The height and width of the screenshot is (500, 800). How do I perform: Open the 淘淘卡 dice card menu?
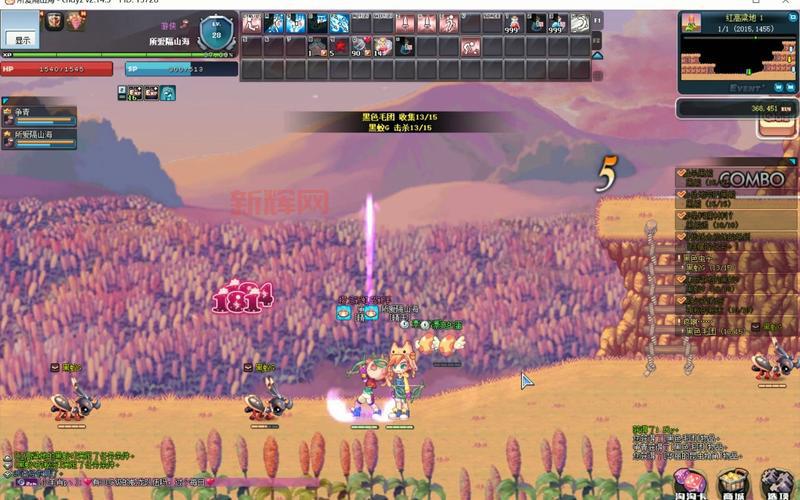689,480
